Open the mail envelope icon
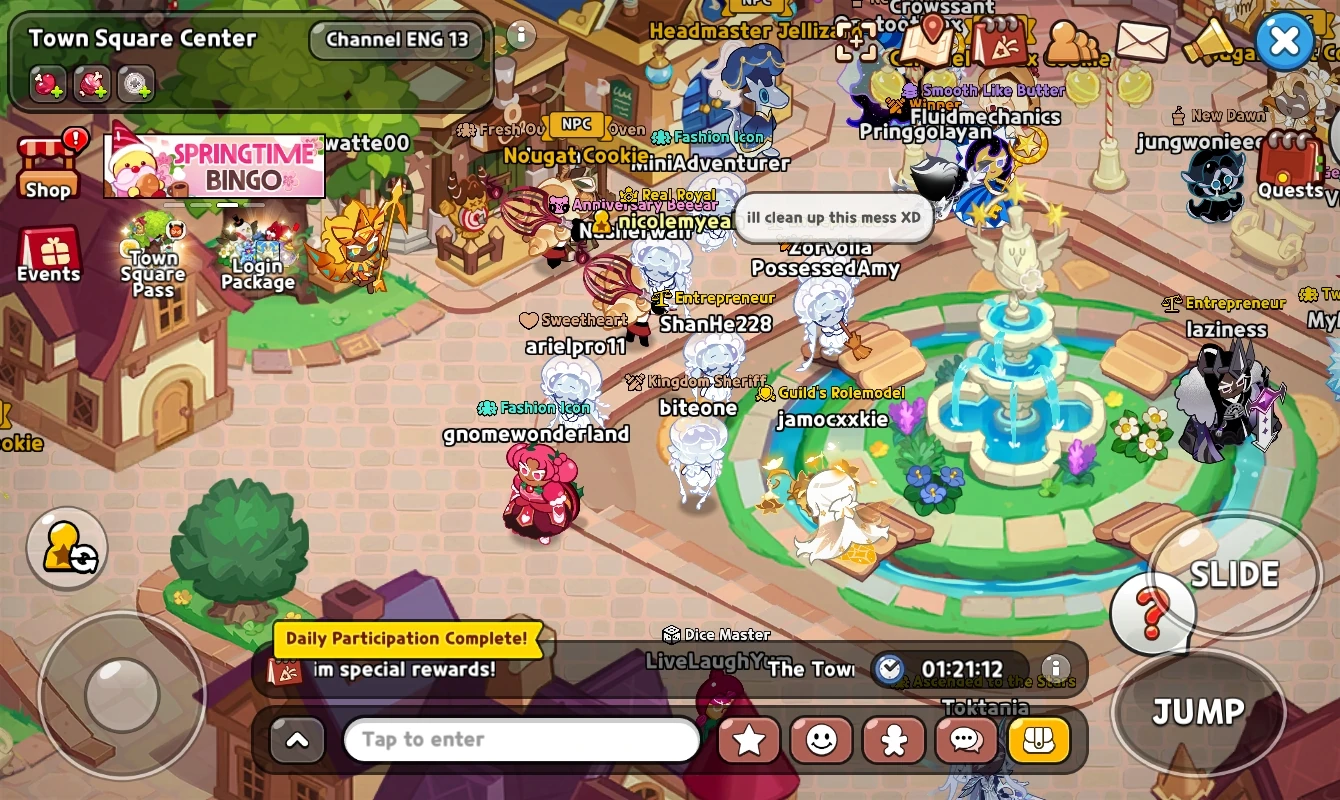This screenshot has height=800, width=1340. 1144,42
